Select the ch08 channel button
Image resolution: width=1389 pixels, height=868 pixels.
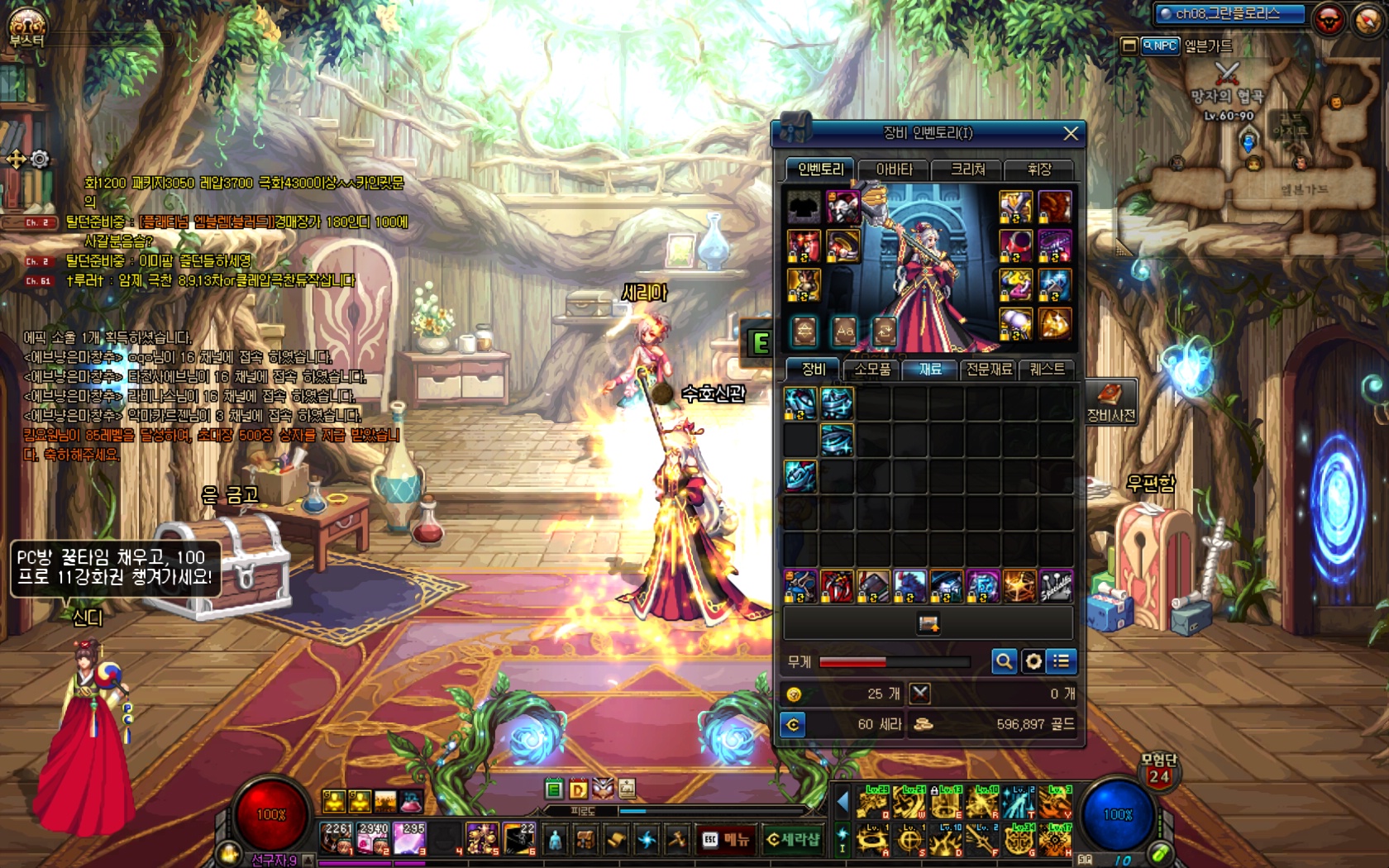(x=1229, y=14)
